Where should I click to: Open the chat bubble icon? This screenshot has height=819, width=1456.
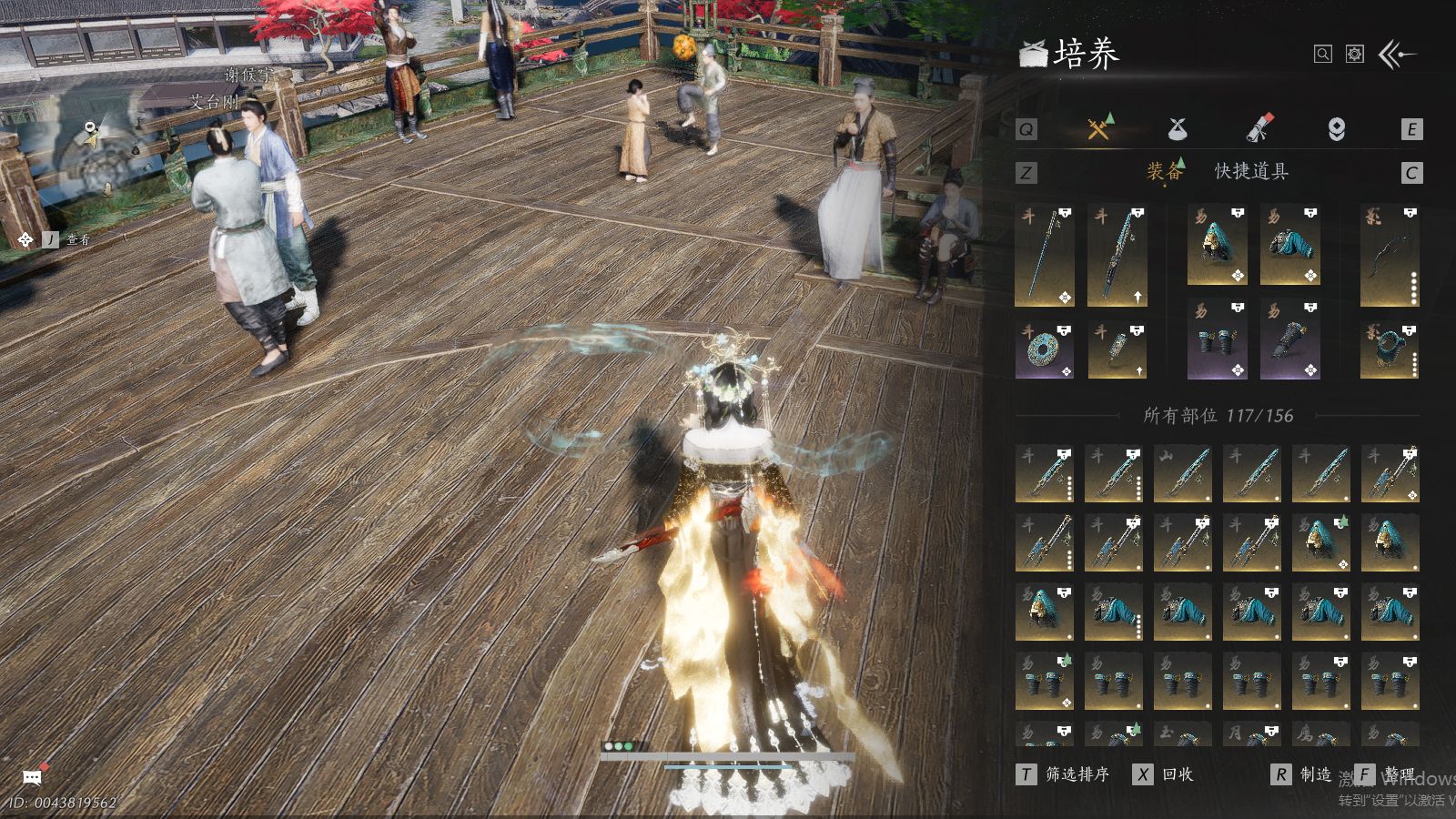(33, 776)
